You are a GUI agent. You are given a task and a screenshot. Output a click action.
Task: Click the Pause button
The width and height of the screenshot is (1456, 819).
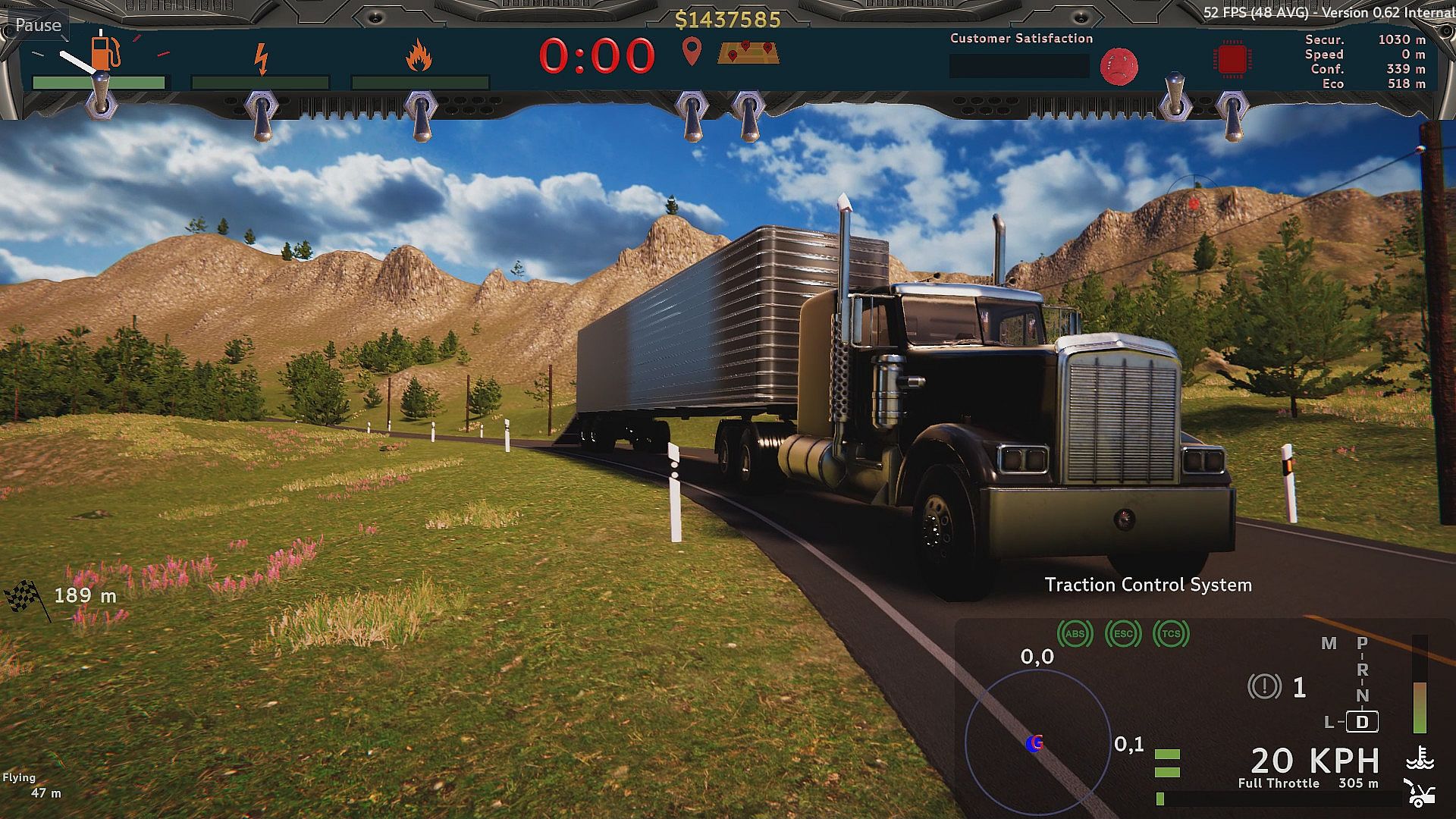pos(38,25)
